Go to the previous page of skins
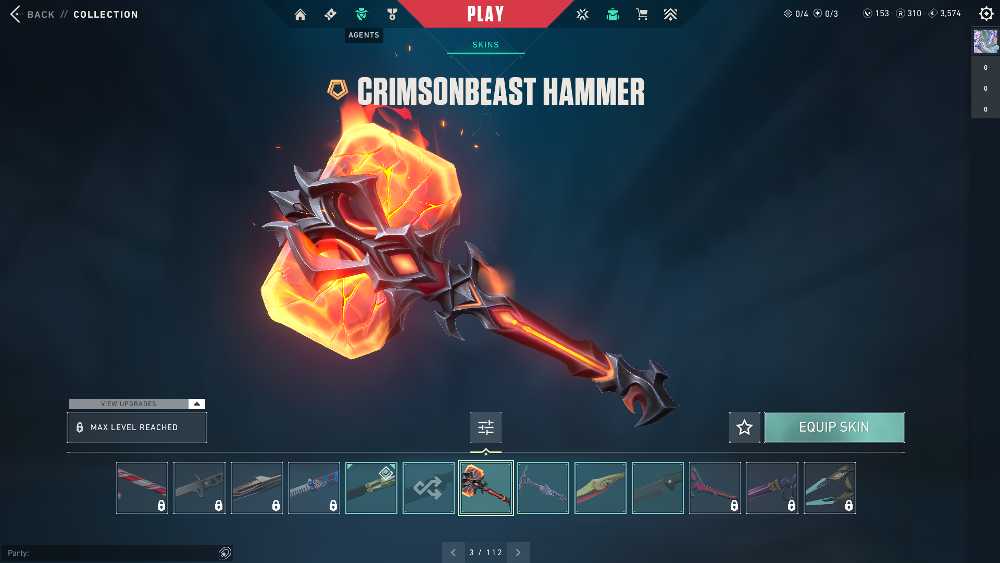This screenshot has width=1000, height=563. [x=454, y=552]
